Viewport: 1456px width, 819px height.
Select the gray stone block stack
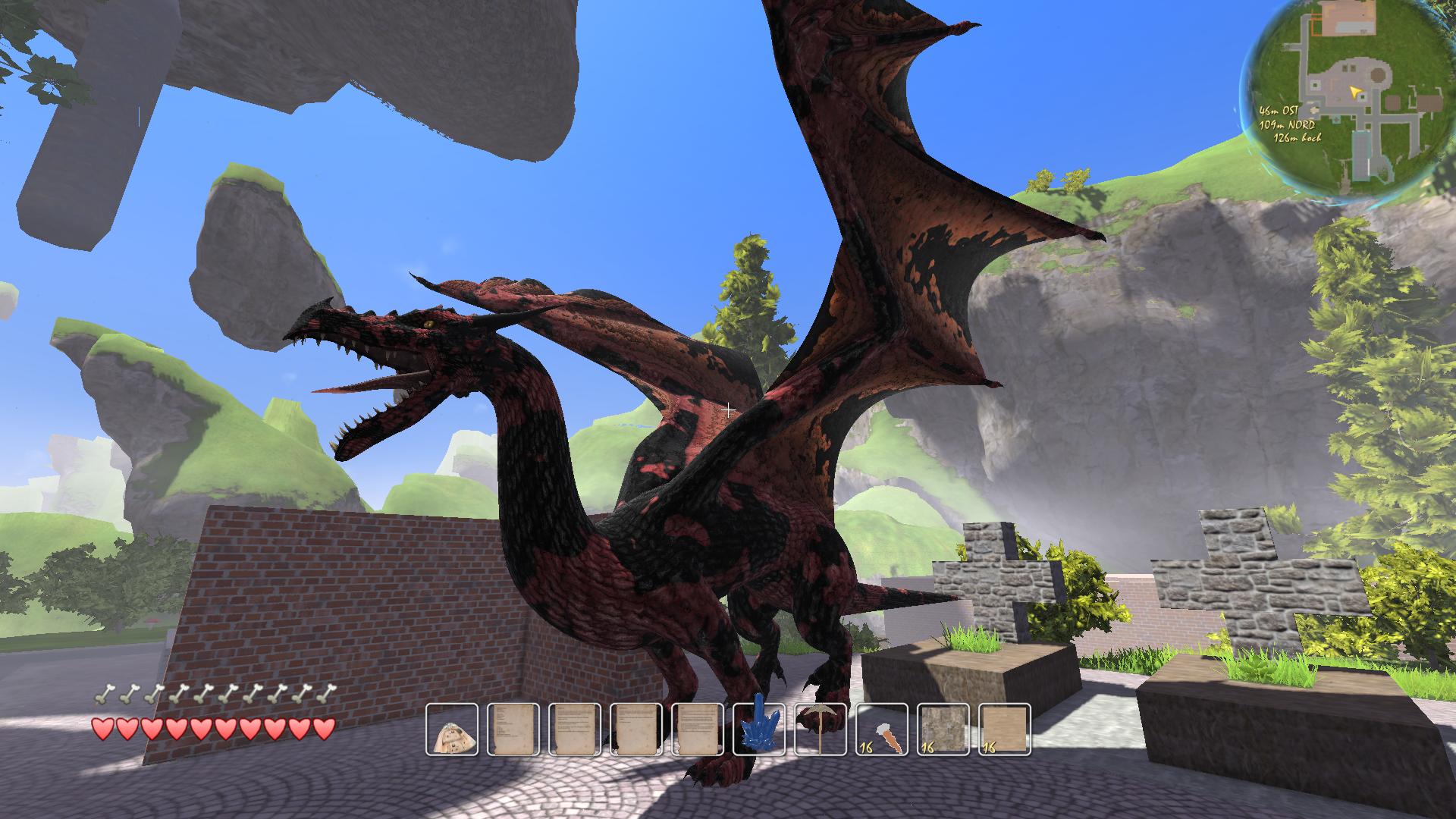(x=943, y=730)
